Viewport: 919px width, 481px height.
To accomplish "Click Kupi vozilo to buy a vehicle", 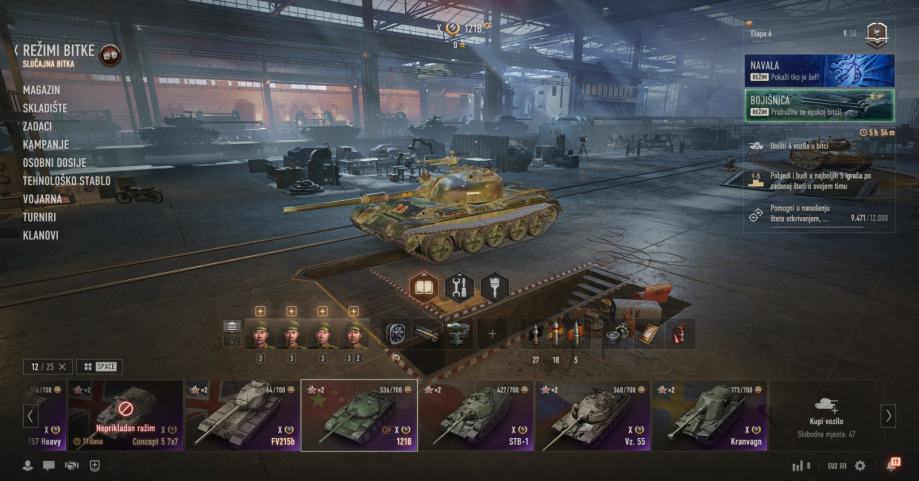I will [x=827, y=415].
